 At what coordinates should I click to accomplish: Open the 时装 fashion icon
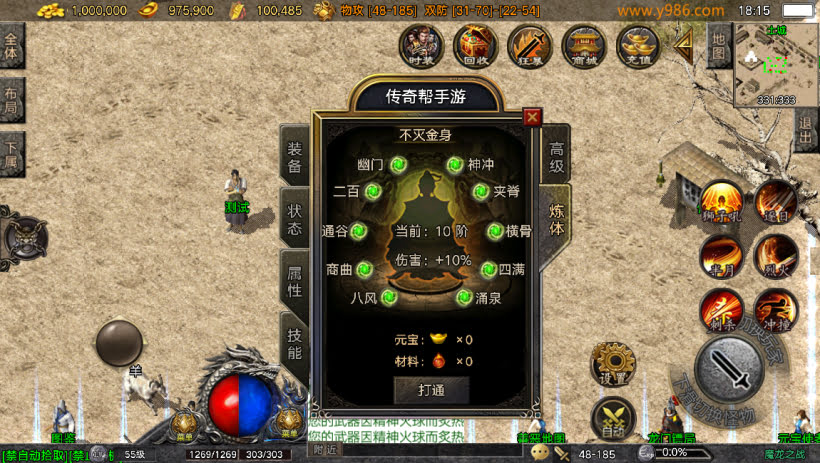click(x=421, y=45)
